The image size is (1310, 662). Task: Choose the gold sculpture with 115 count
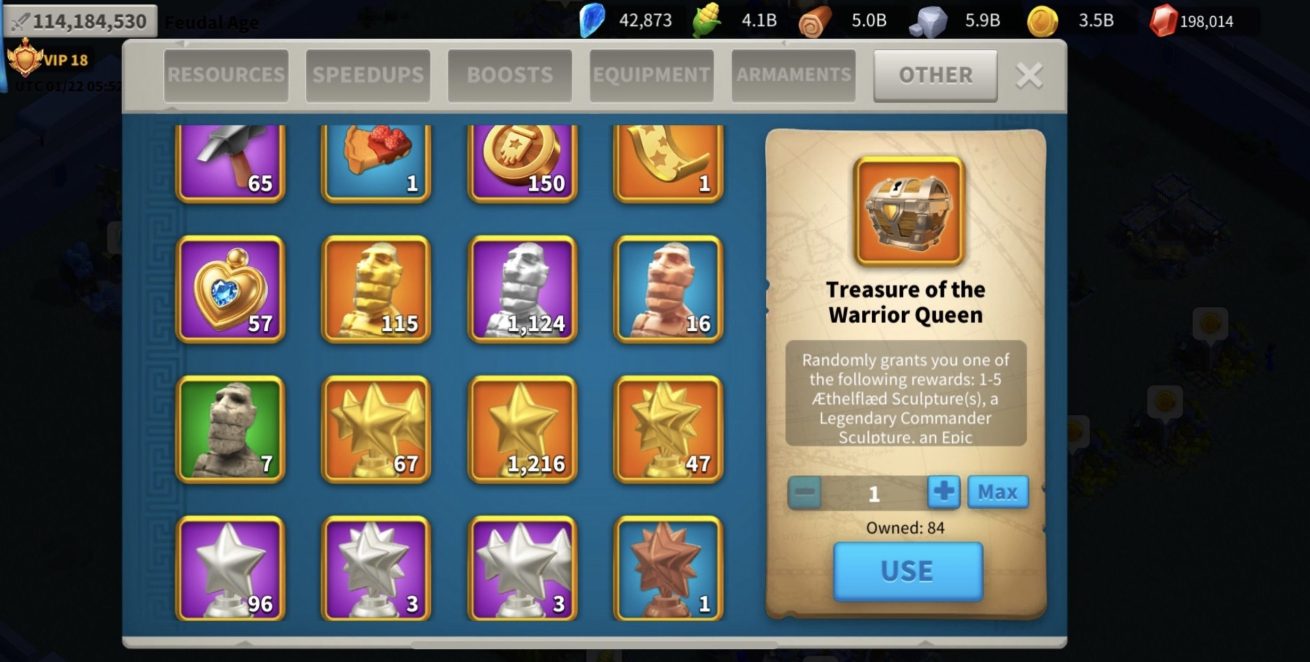coord(376,290)
